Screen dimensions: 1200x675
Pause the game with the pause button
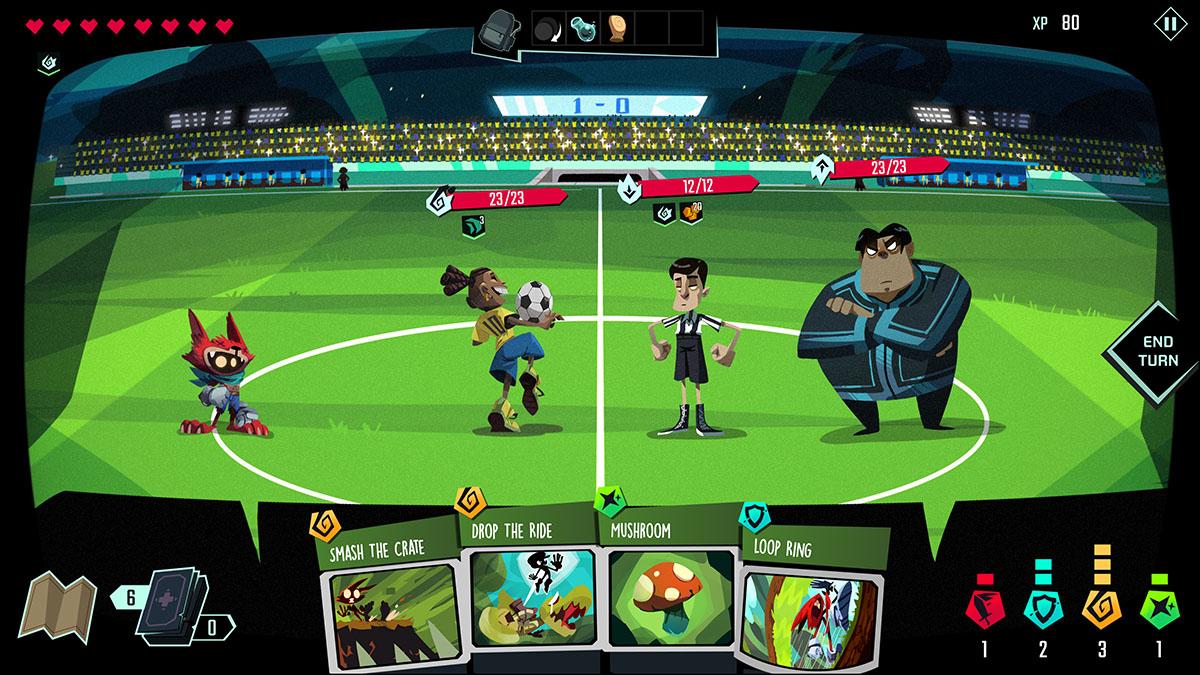[x=1169, y=24]
